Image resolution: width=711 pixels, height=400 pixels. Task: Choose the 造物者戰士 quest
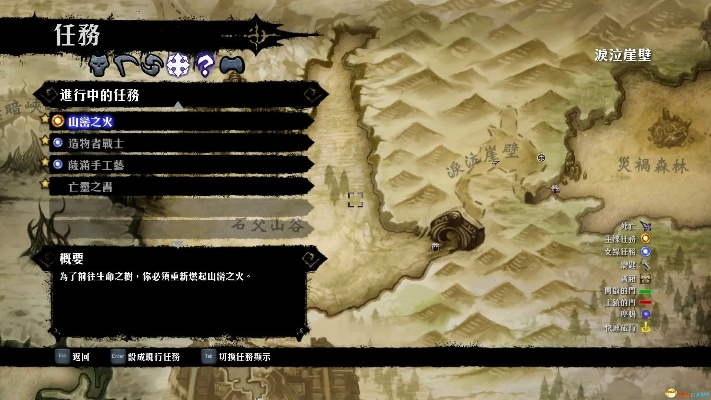[x=96, y=143]
